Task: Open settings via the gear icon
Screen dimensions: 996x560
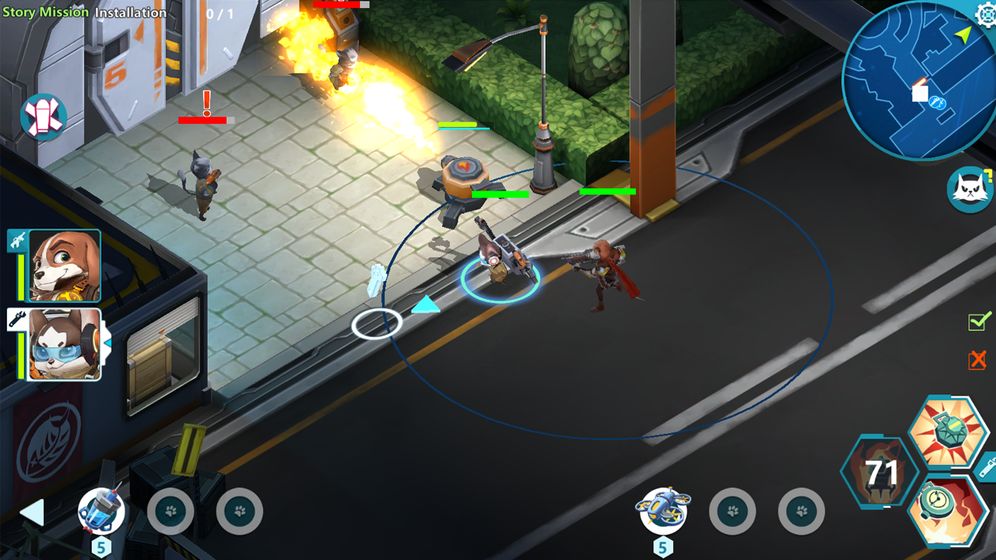Action: pos(984,14)
